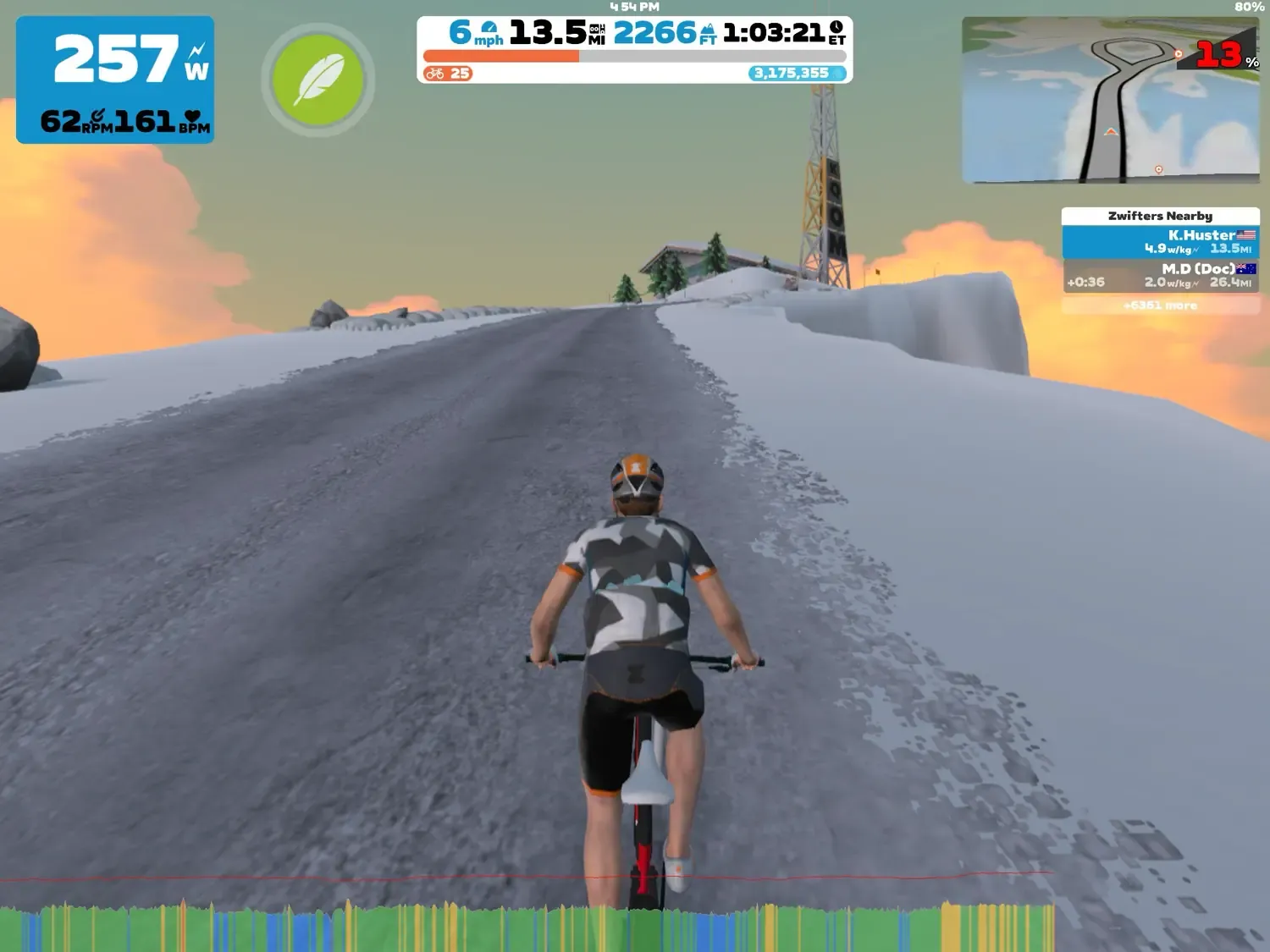
Task: Click the level 25 XP progress bar
Action: (634, 56)
